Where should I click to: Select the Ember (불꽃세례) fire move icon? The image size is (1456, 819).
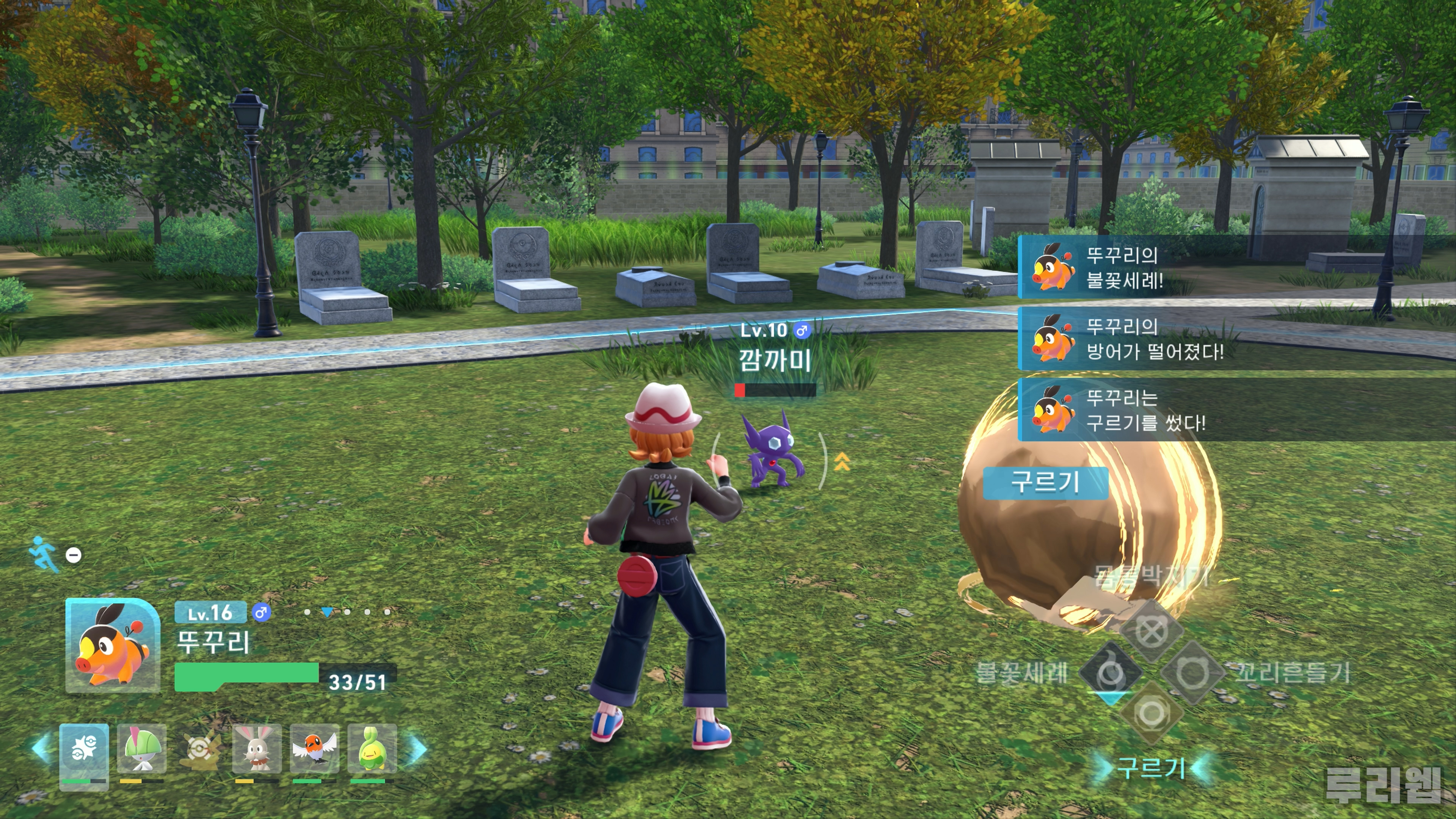(x=1110, y=673)
